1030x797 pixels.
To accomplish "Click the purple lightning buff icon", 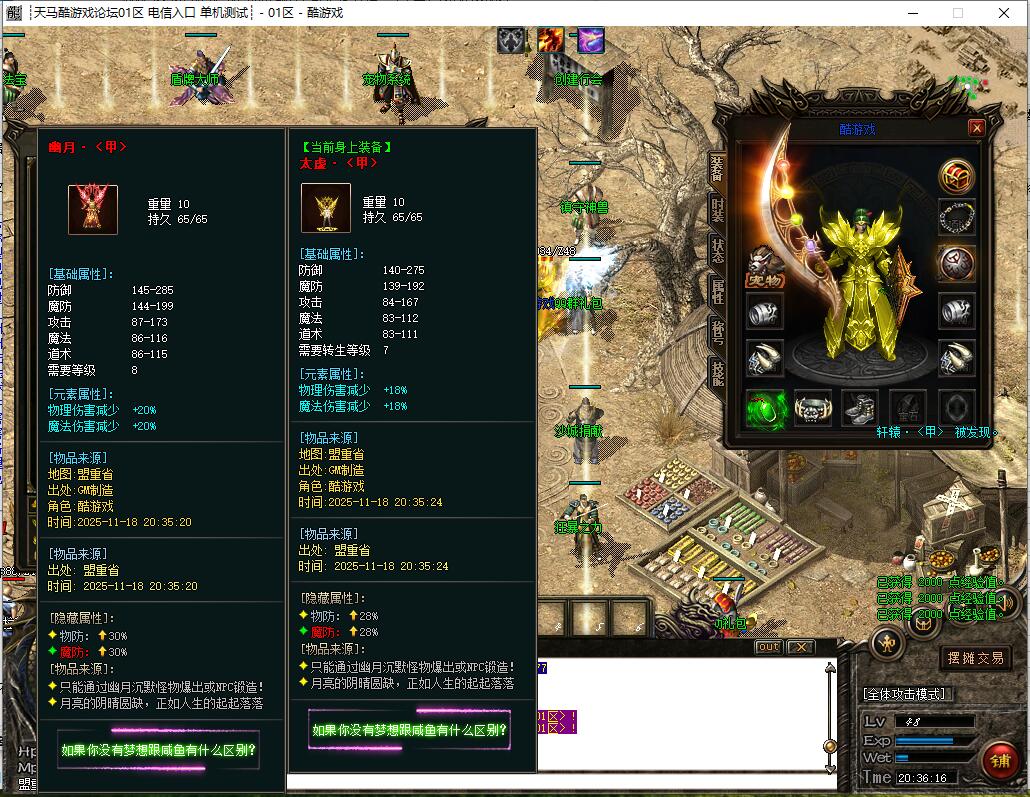I will (591, 40).
